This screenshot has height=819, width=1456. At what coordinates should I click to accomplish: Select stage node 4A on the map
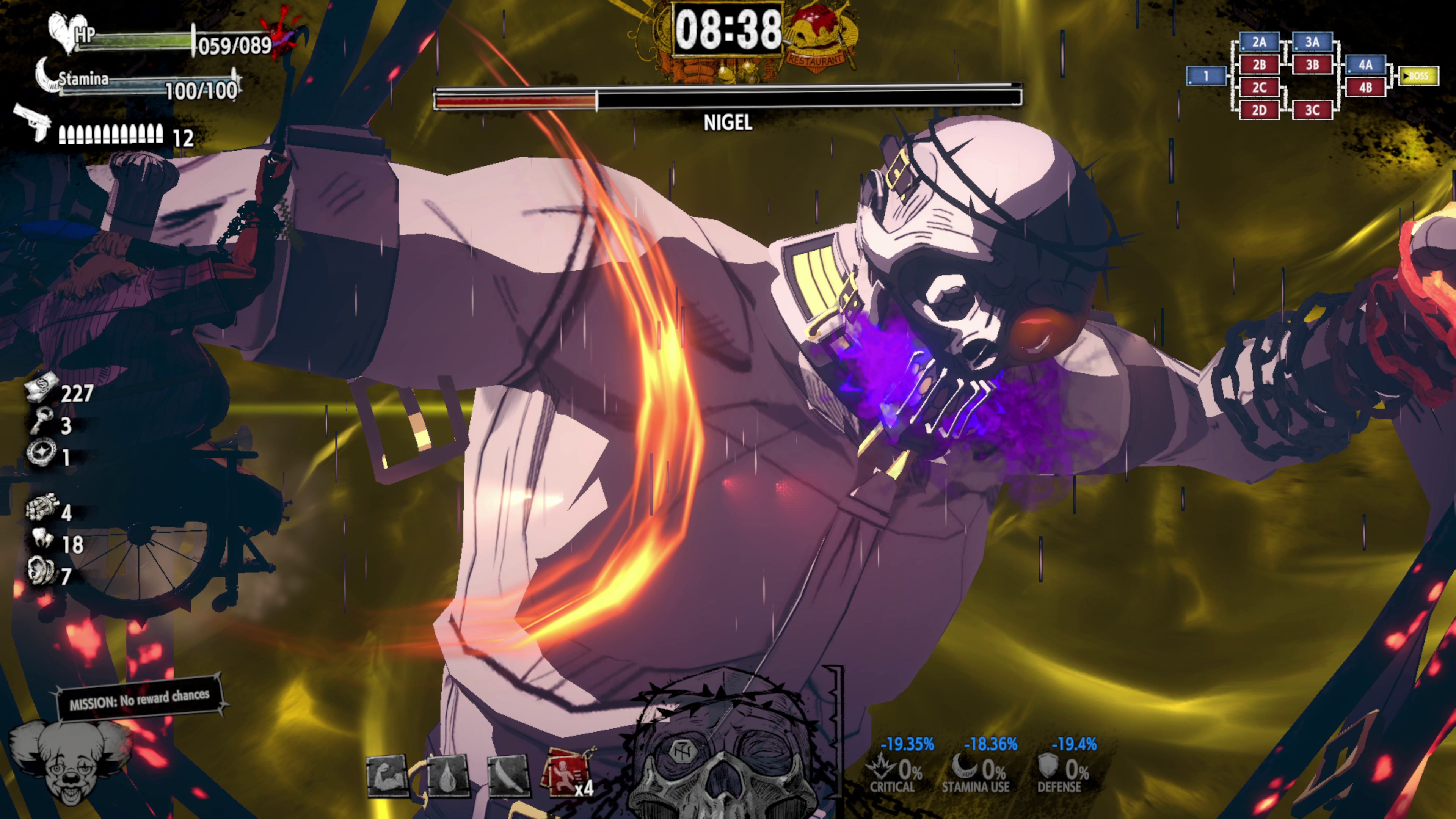click(x=1365, y=64)
